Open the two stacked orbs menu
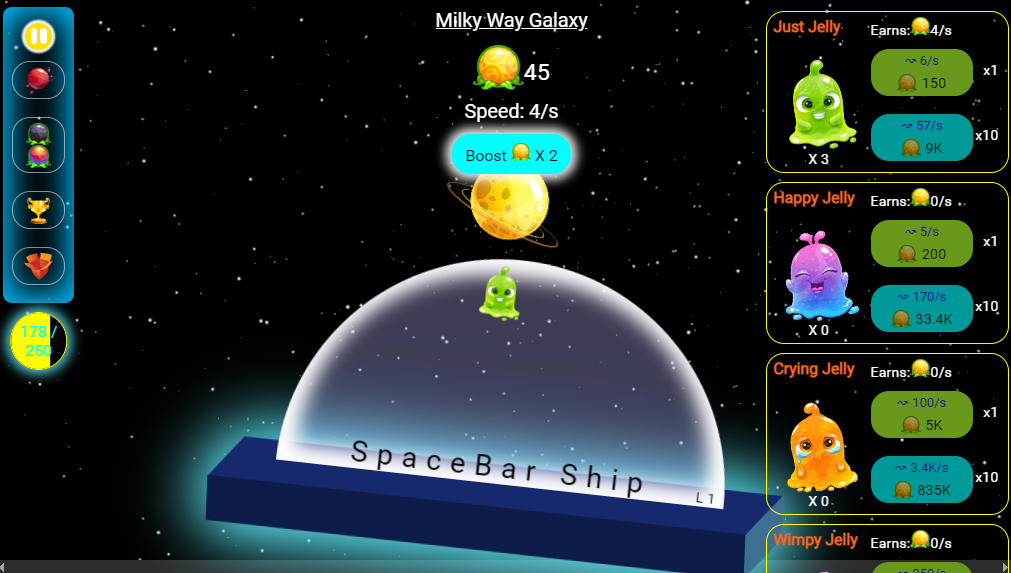This screenshot has width=1011, height=573. (x=38, y=145)
